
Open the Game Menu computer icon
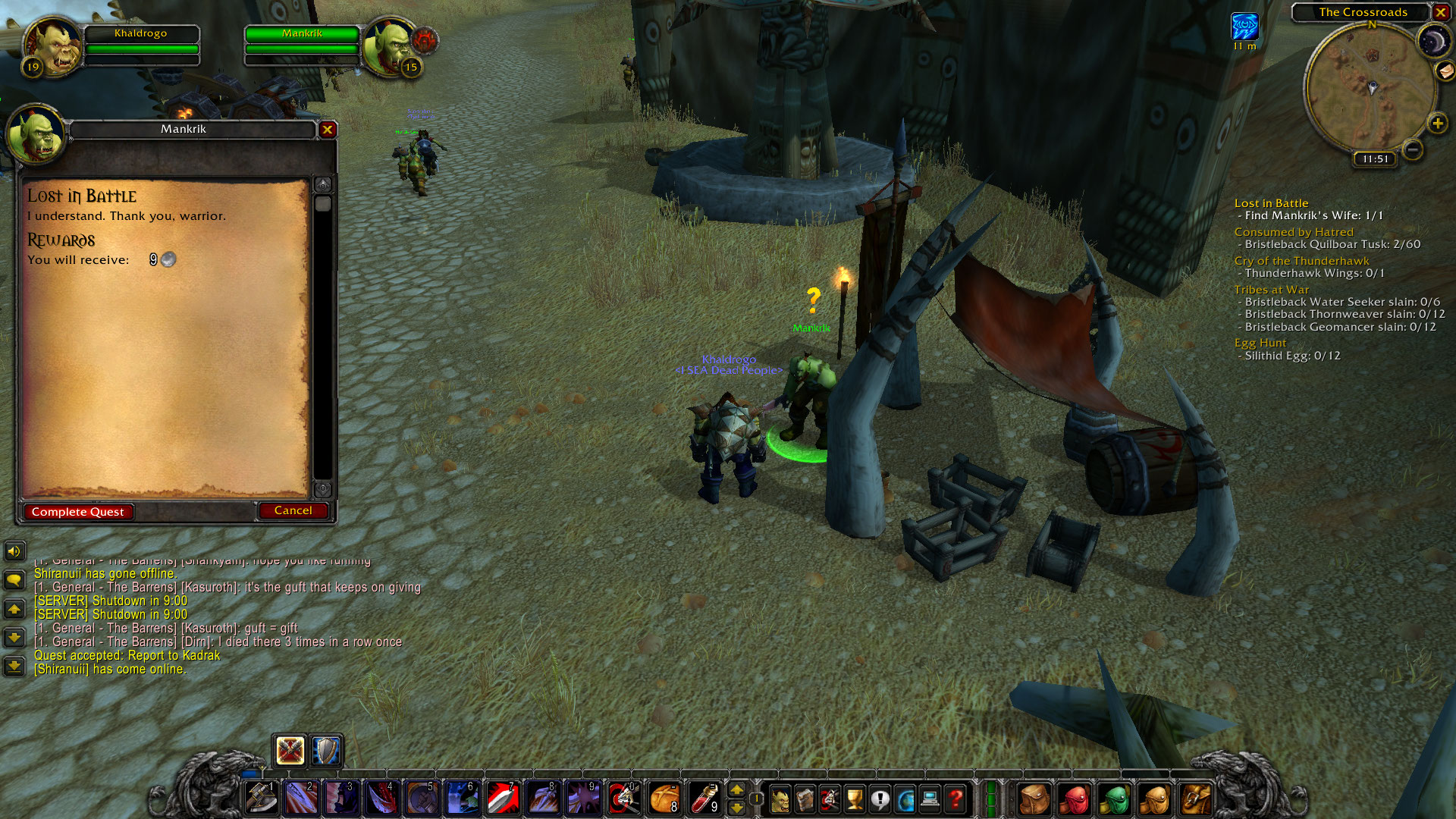[x=930, y=797]
